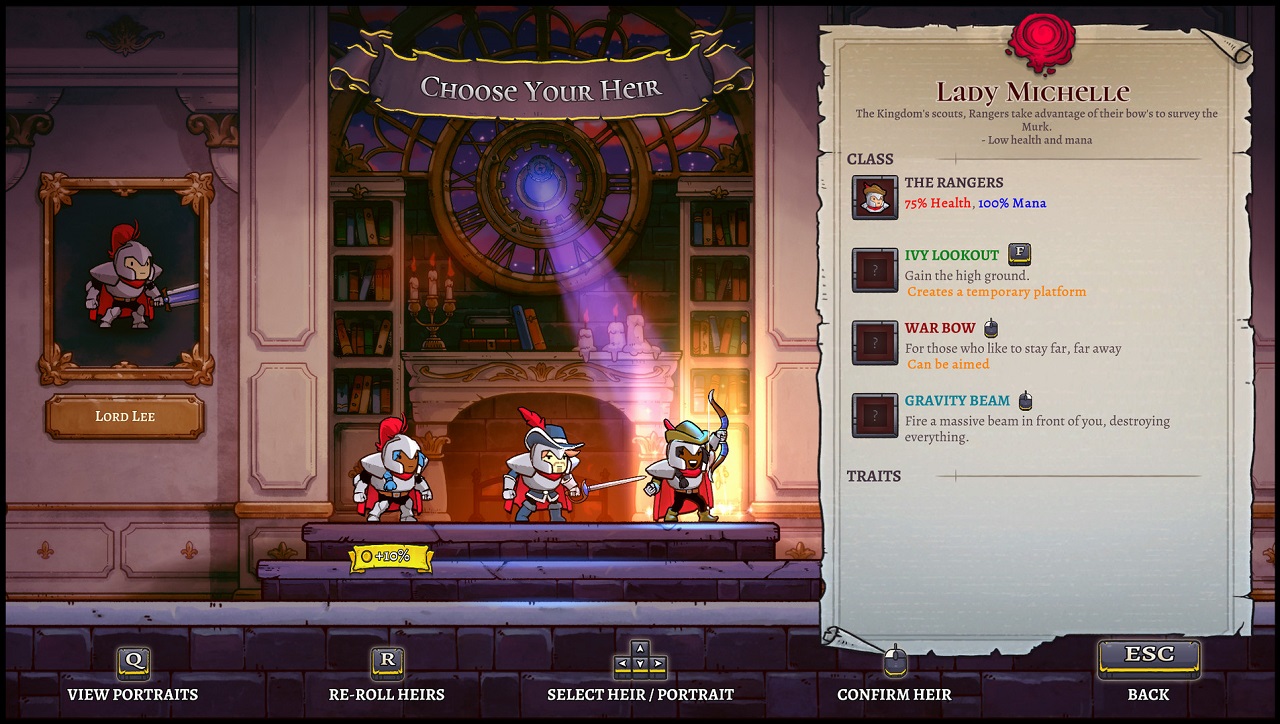Select the Gravity Beam spell icon
This screenshot has height=724, width=1280.
874,416
